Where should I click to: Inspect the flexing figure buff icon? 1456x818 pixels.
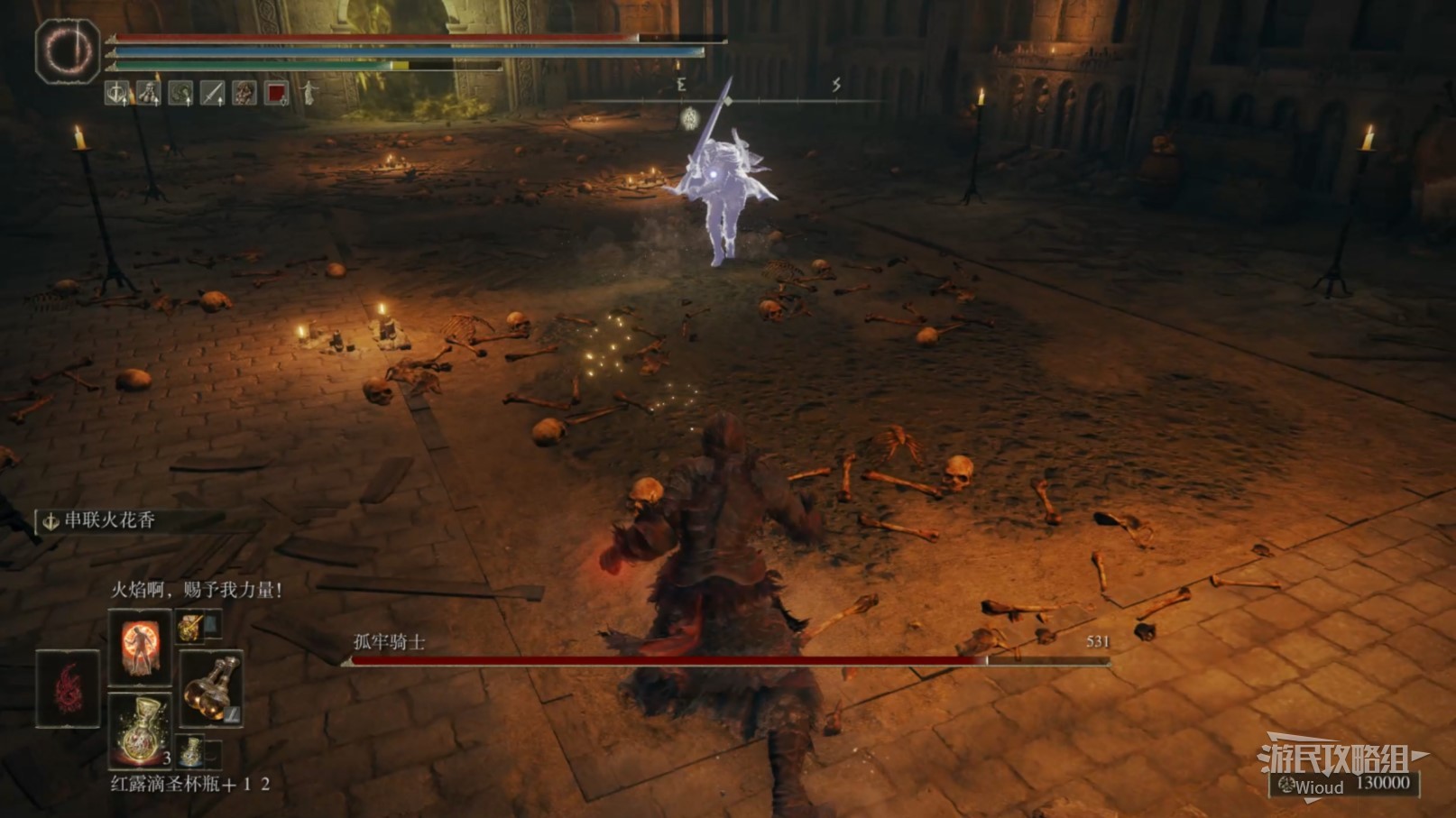(148, 92)
